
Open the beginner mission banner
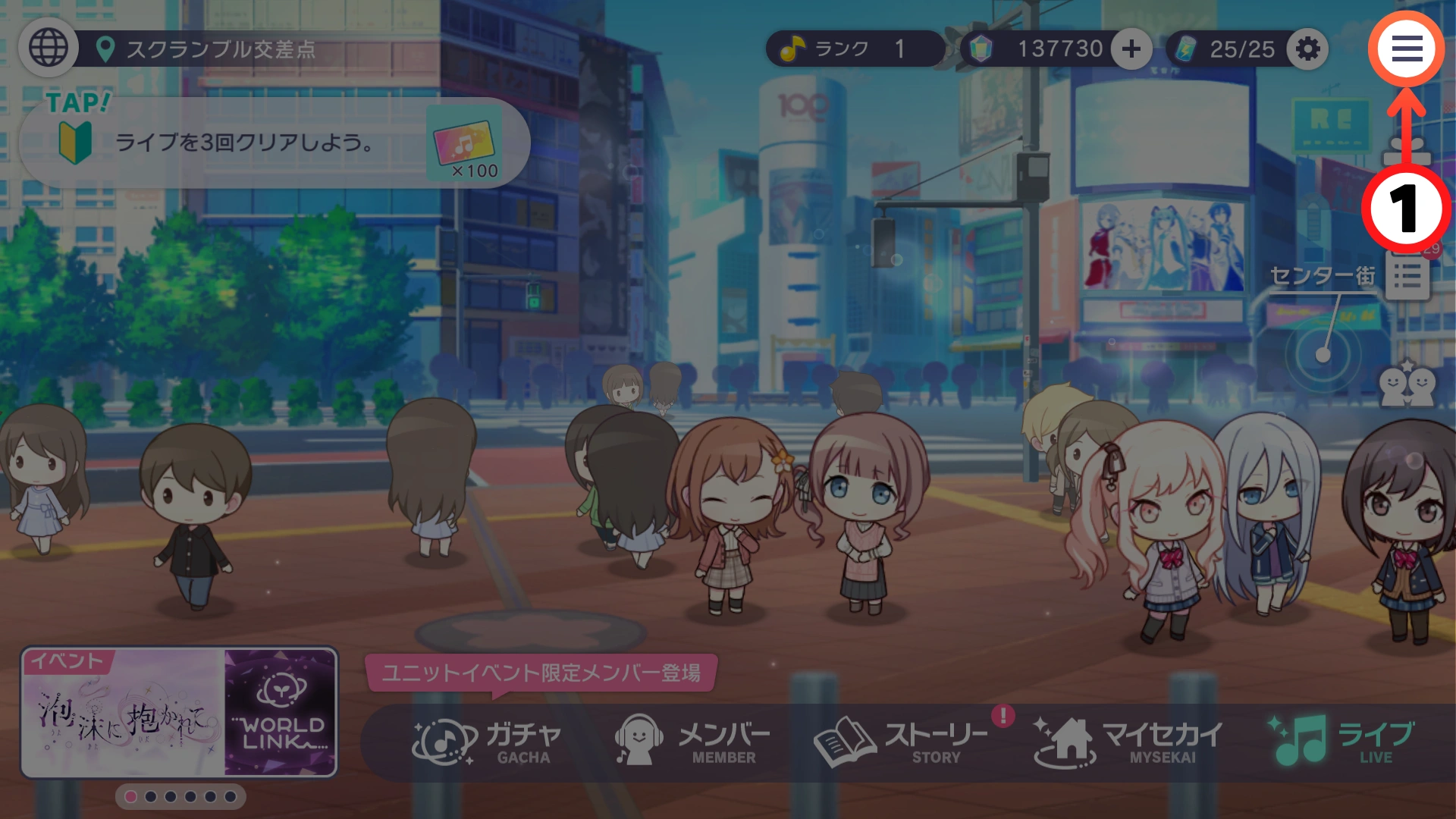pos(273,143)
